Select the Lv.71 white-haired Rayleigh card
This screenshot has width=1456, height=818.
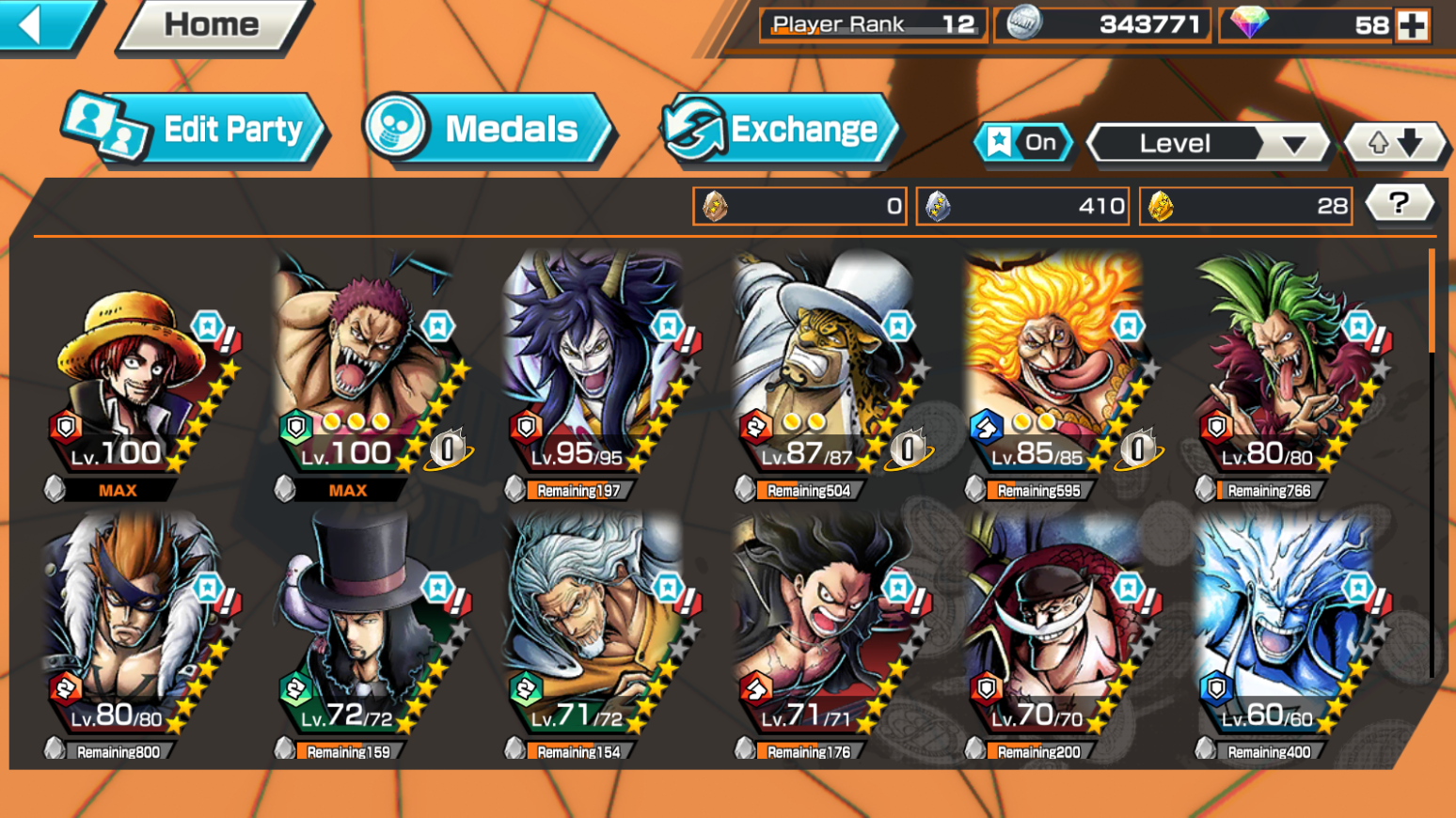[597, 635]
